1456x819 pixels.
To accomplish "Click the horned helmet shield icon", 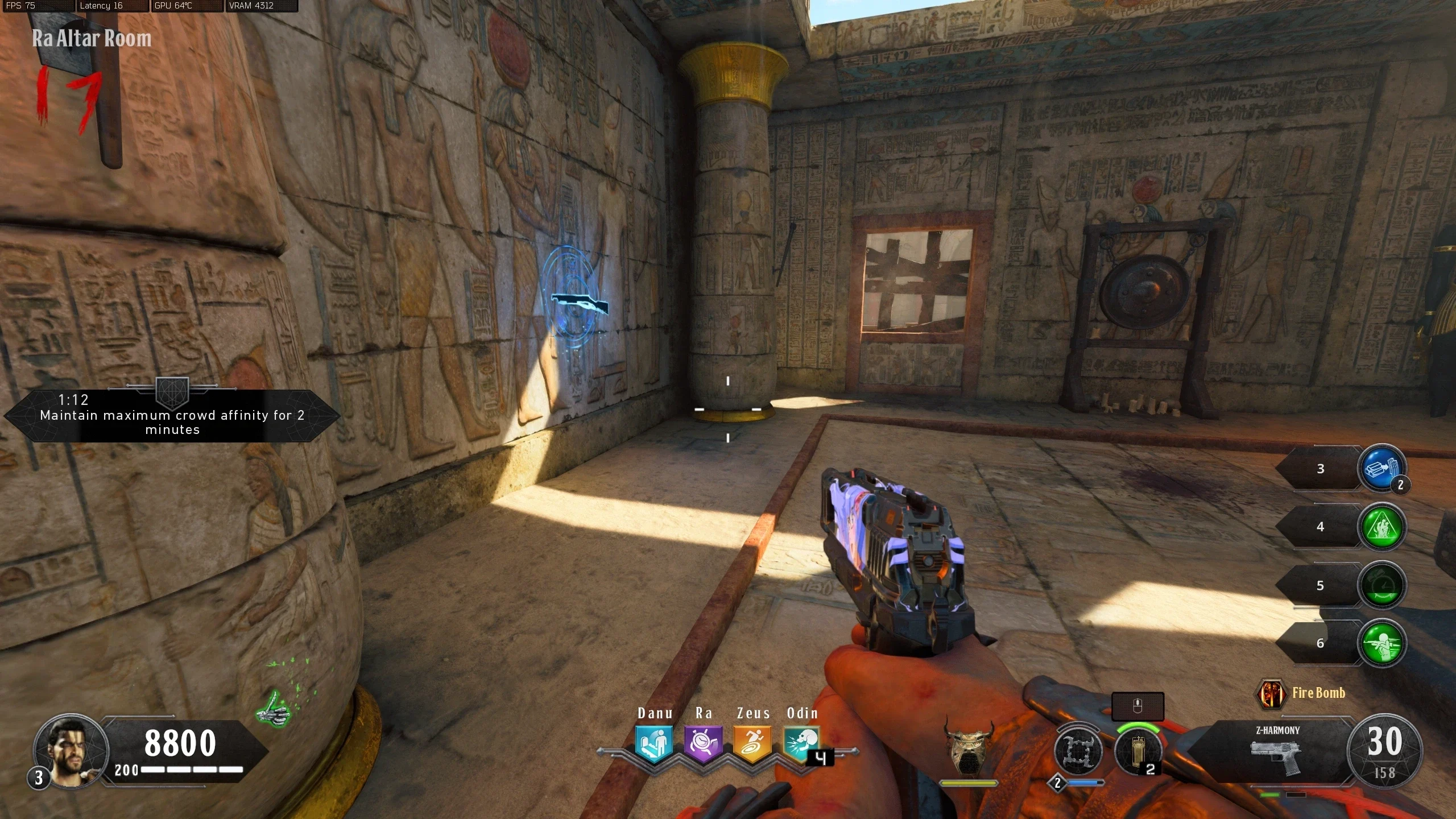I will coord(968,746).
